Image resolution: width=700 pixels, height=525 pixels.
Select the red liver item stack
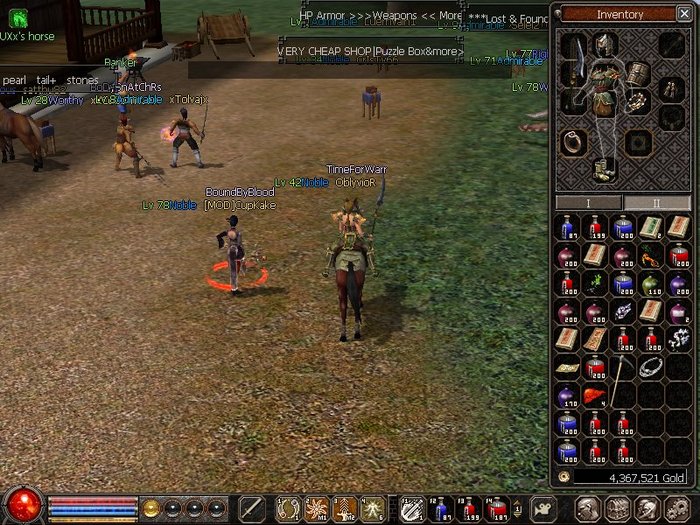(594, 397)
